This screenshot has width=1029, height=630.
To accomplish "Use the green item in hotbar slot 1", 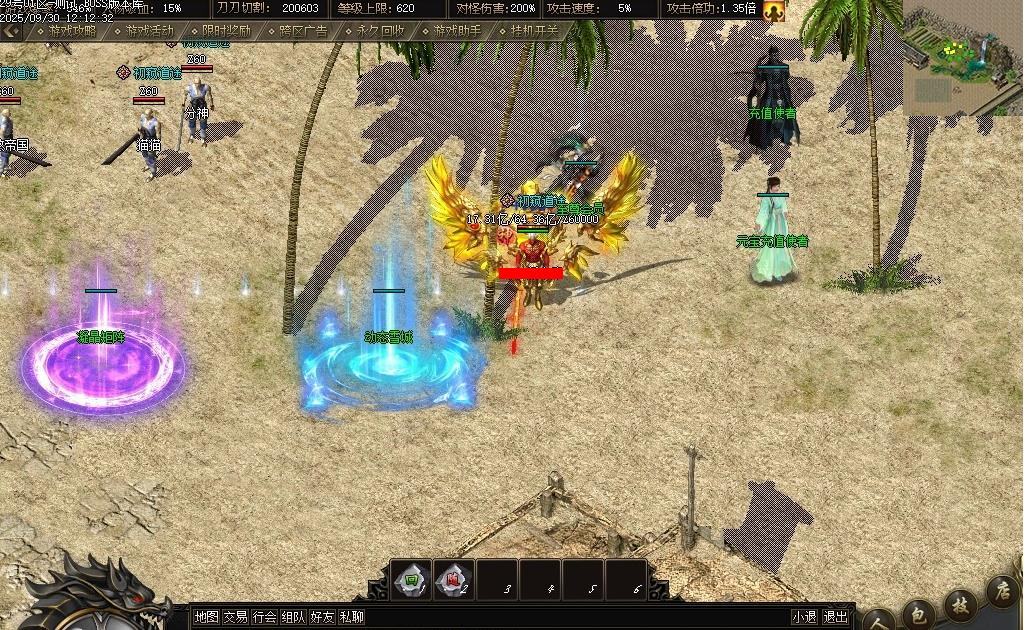I will click(x=411, y=579).
